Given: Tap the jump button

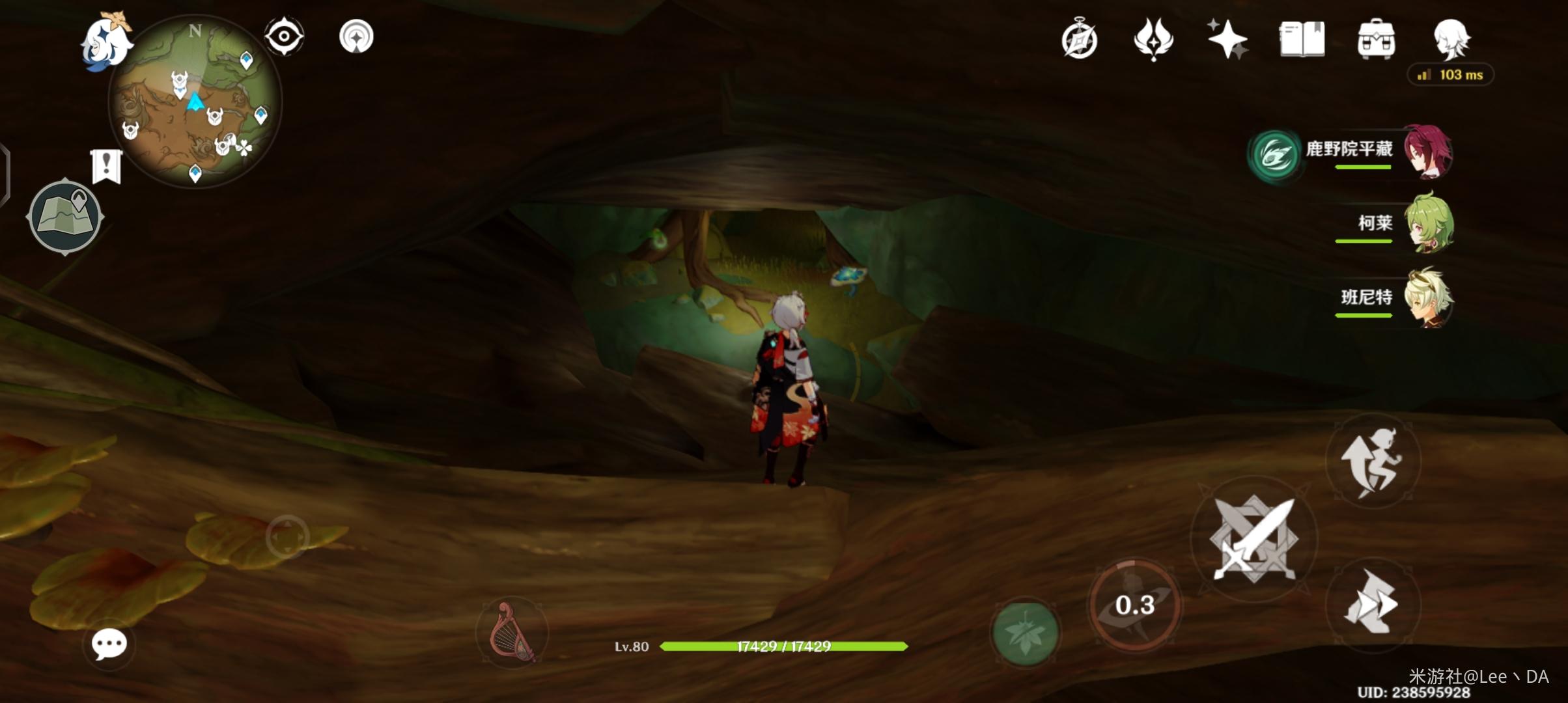Looking at the screenshot, I should 1372,462.
